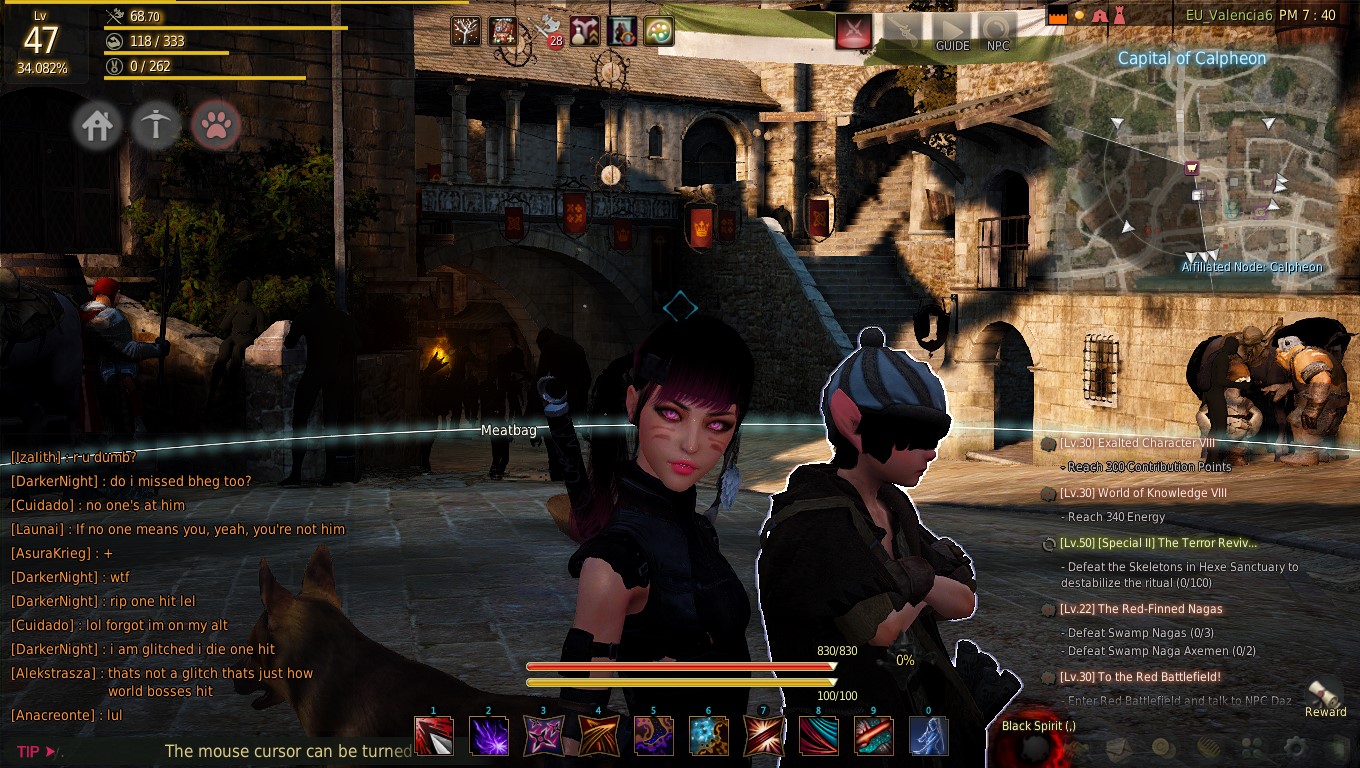Click the pickaxe worker icon
Viewport: 1360px width, 768px height.
[155, 126]
